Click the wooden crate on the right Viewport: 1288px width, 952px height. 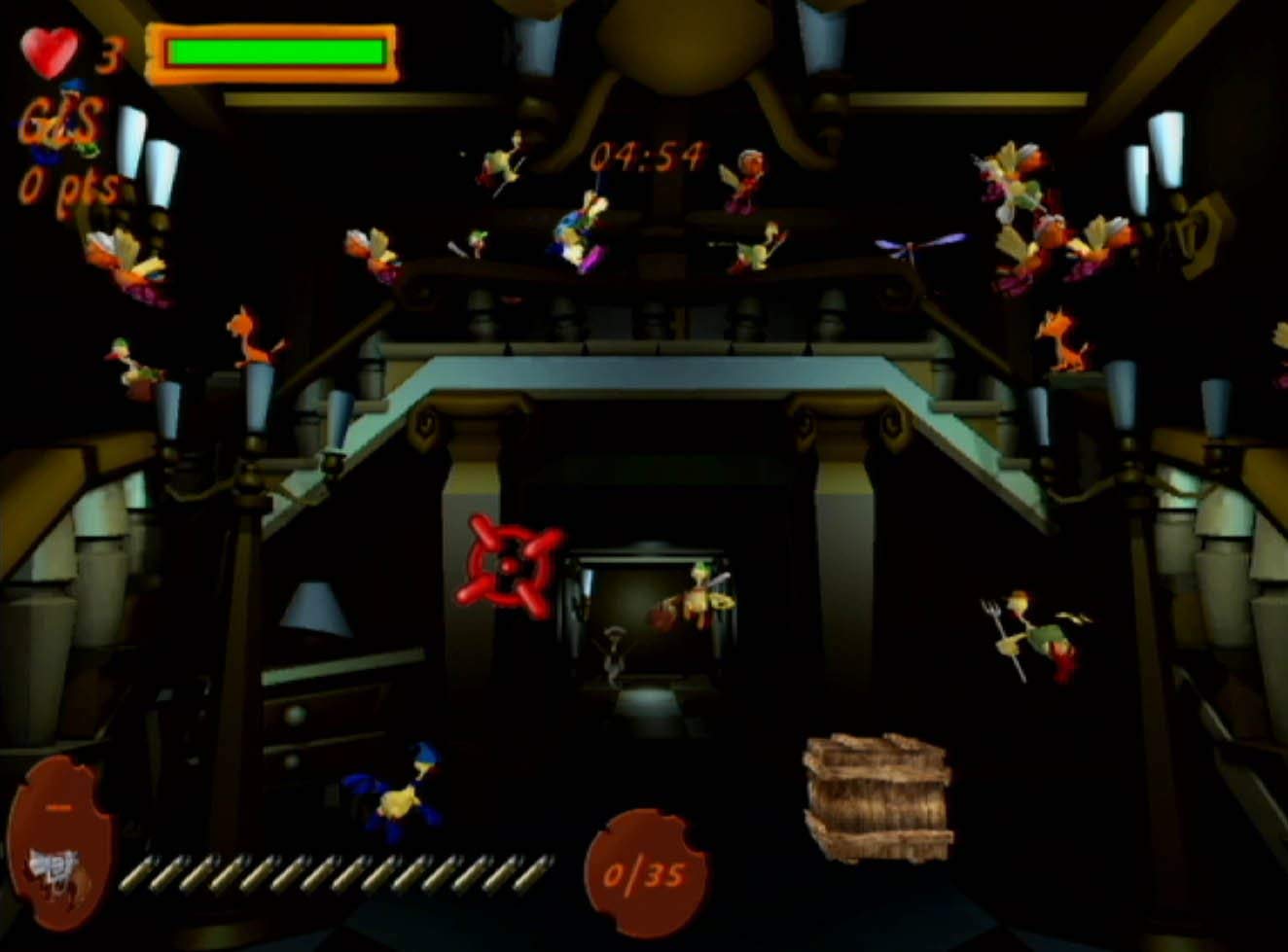tap(876, 797)
